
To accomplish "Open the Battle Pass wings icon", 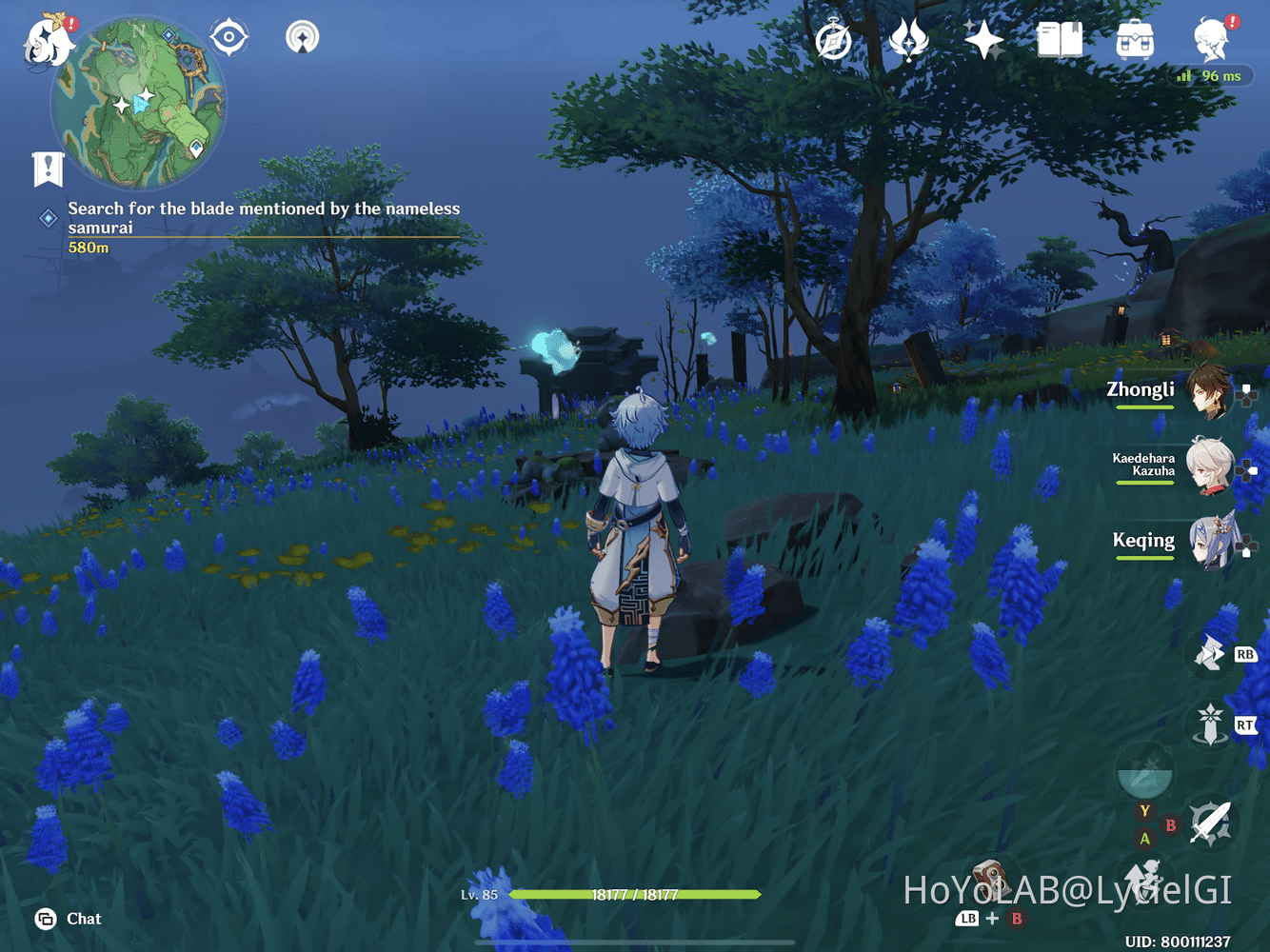I will [x=906, y=40].
